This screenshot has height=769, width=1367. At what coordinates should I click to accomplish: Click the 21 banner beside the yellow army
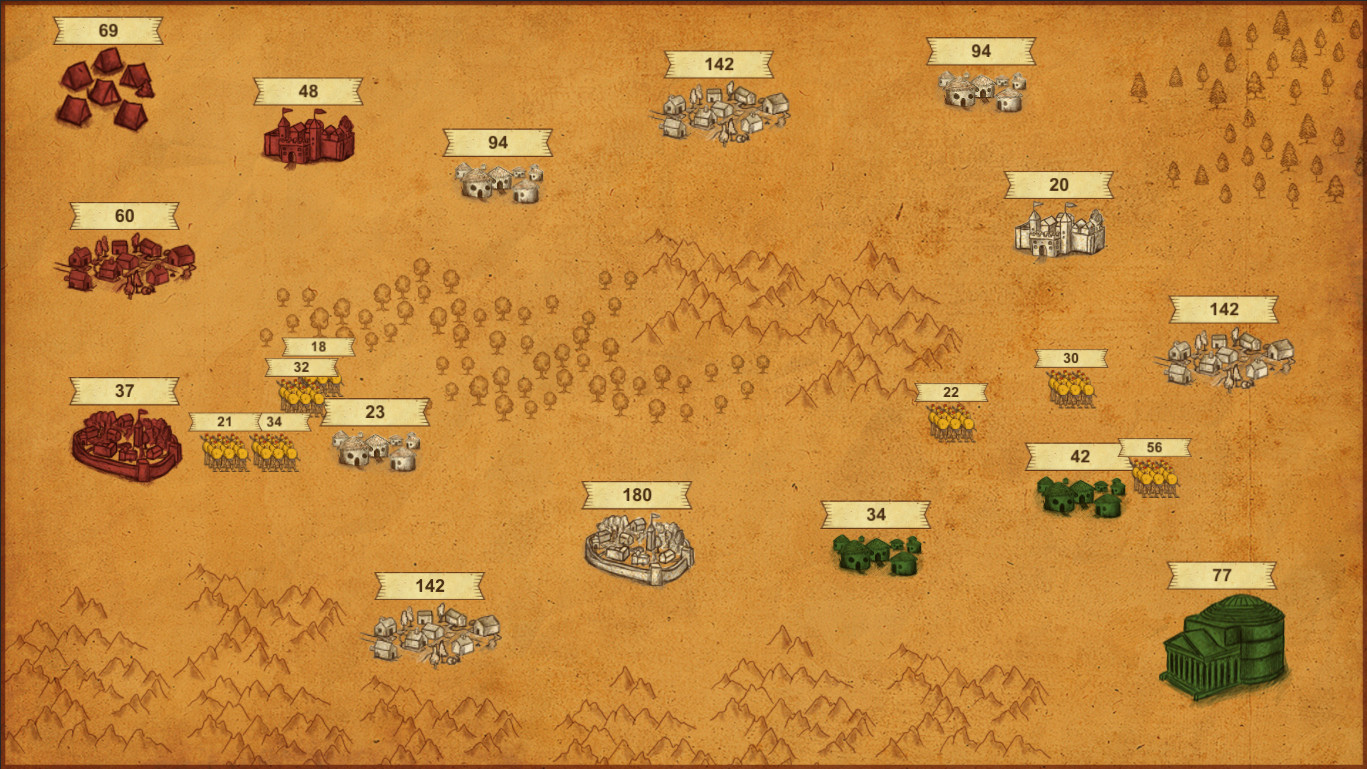click(223, 421)
